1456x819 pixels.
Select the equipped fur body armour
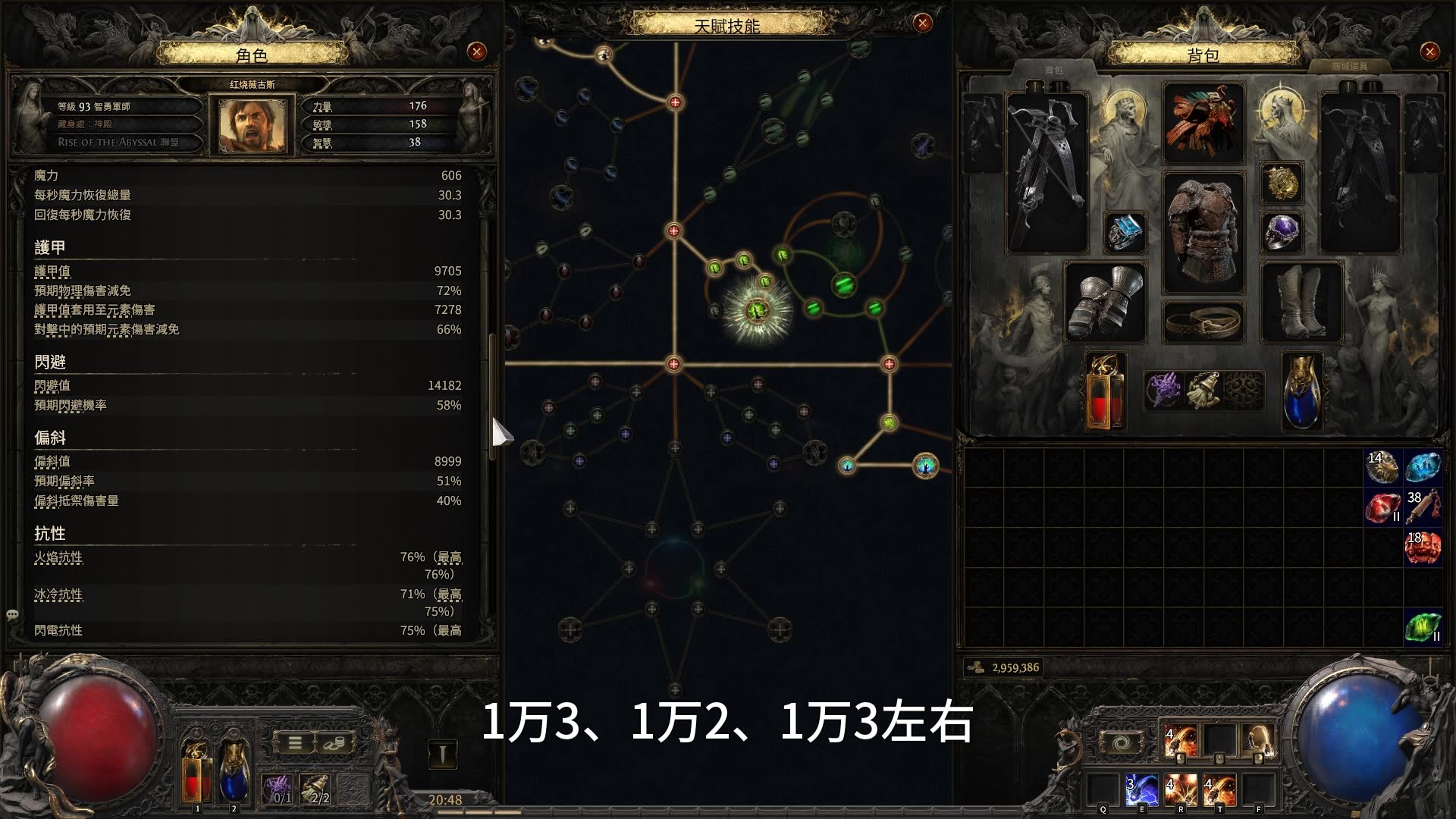[1203, 232]
